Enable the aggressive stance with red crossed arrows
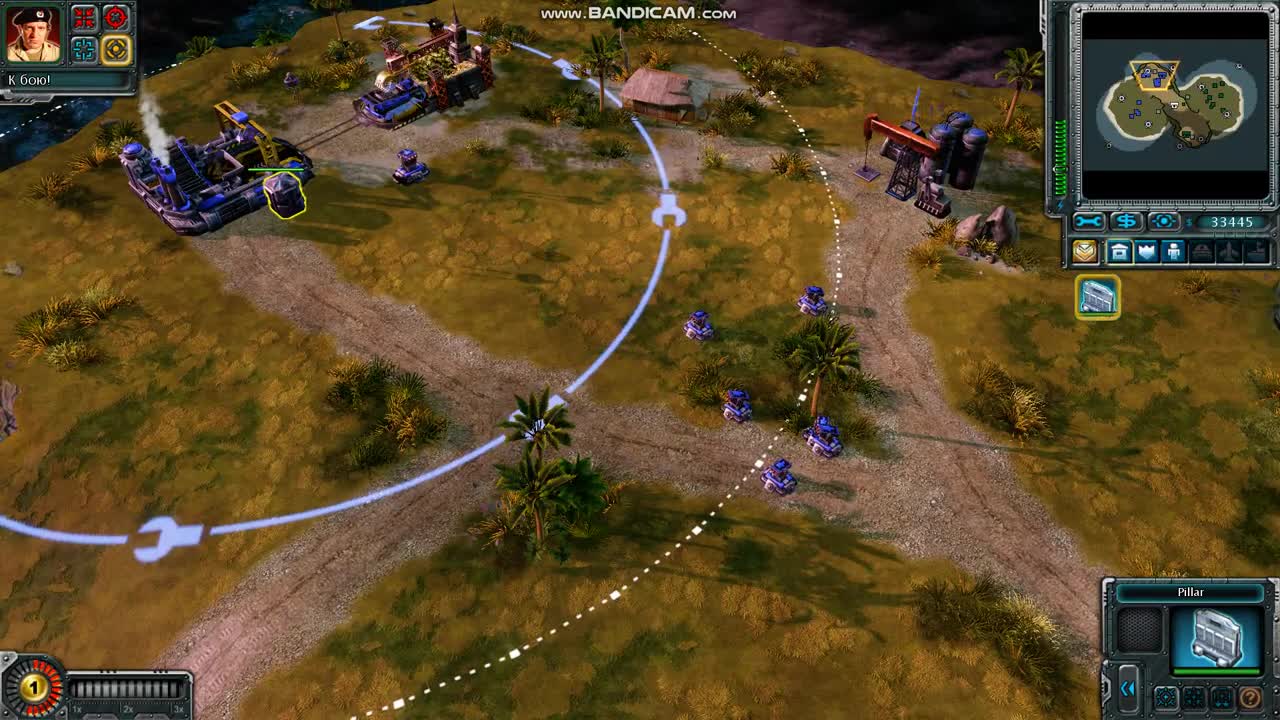The width and height of the screenshot is (1280, 720). 84,17
